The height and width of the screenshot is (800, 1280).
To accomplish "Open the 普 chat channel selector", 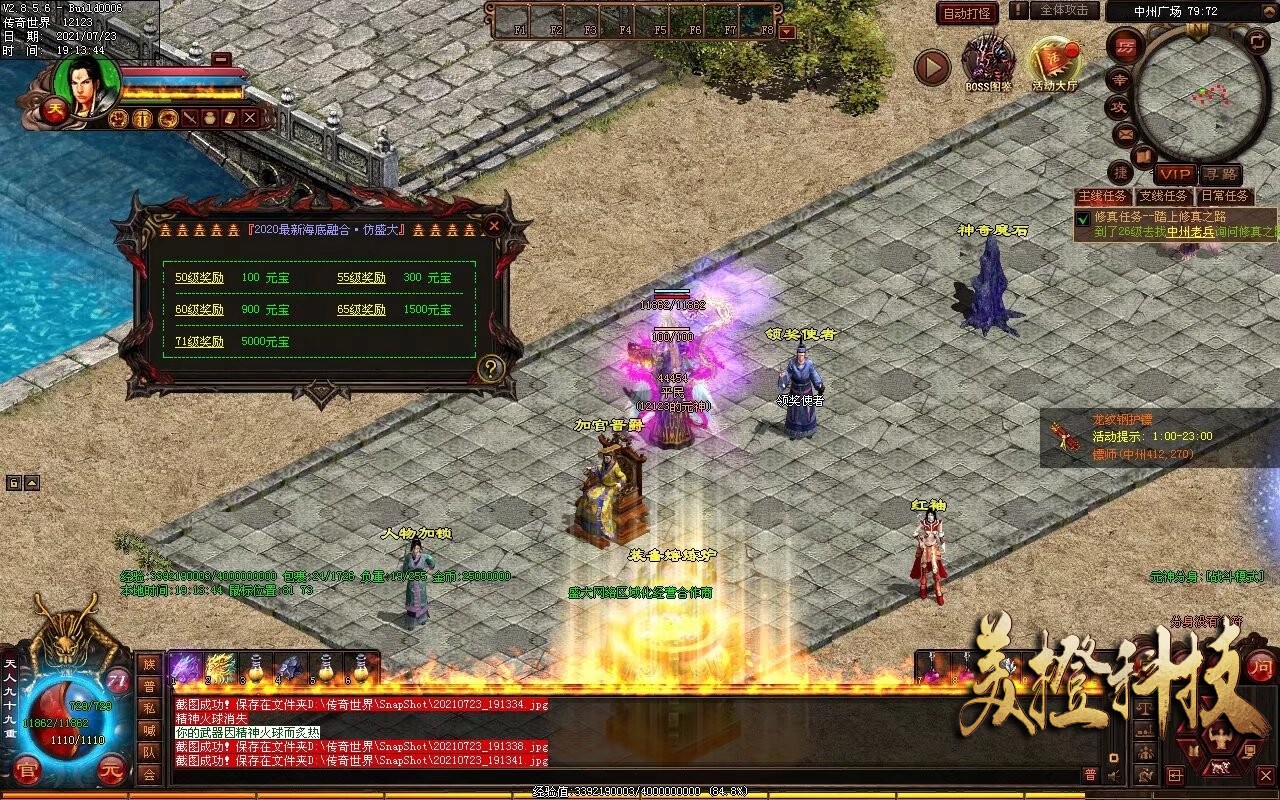I will point(1090,774).
